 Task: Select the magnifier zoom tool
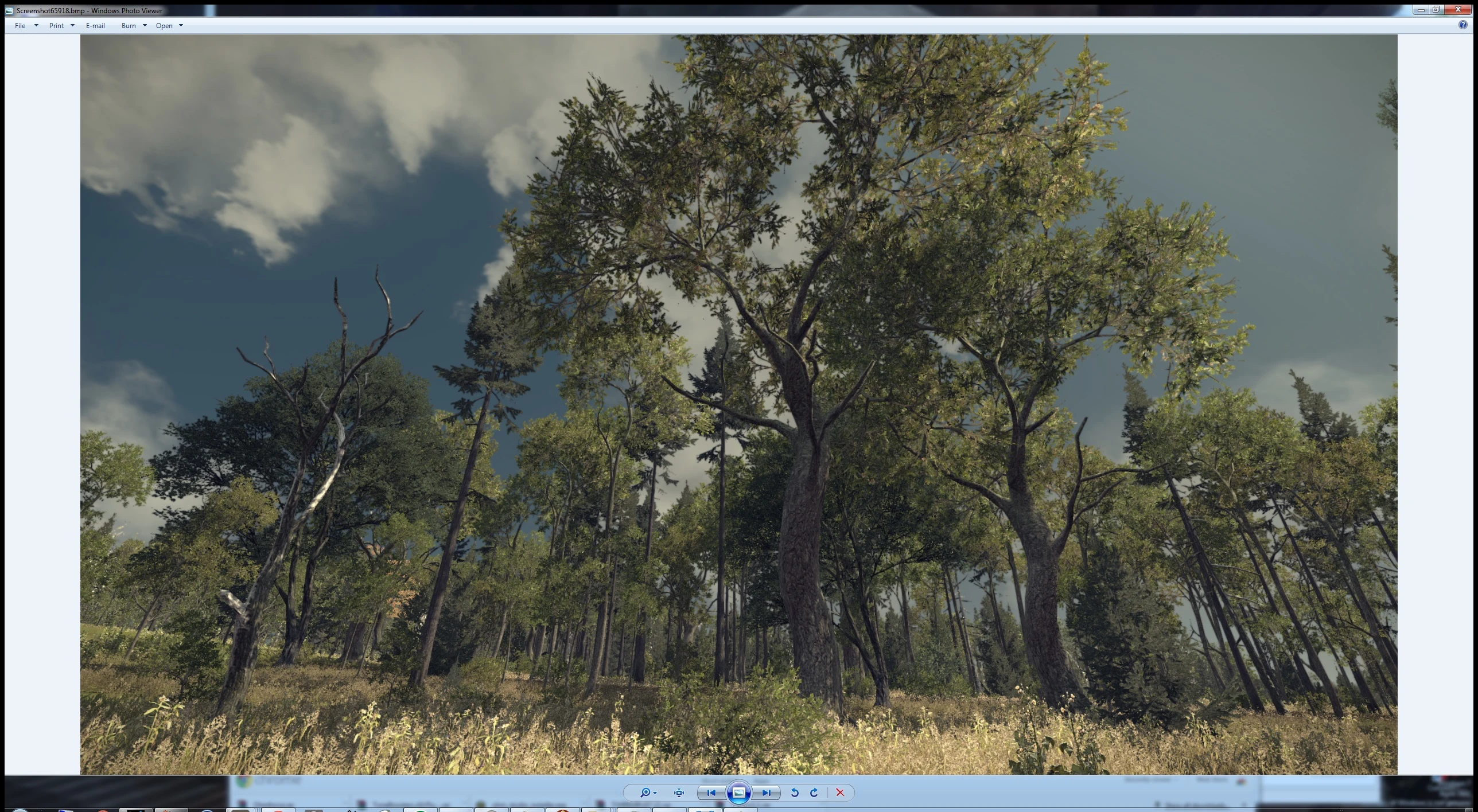pyautogui.click(x=646, y=793)
